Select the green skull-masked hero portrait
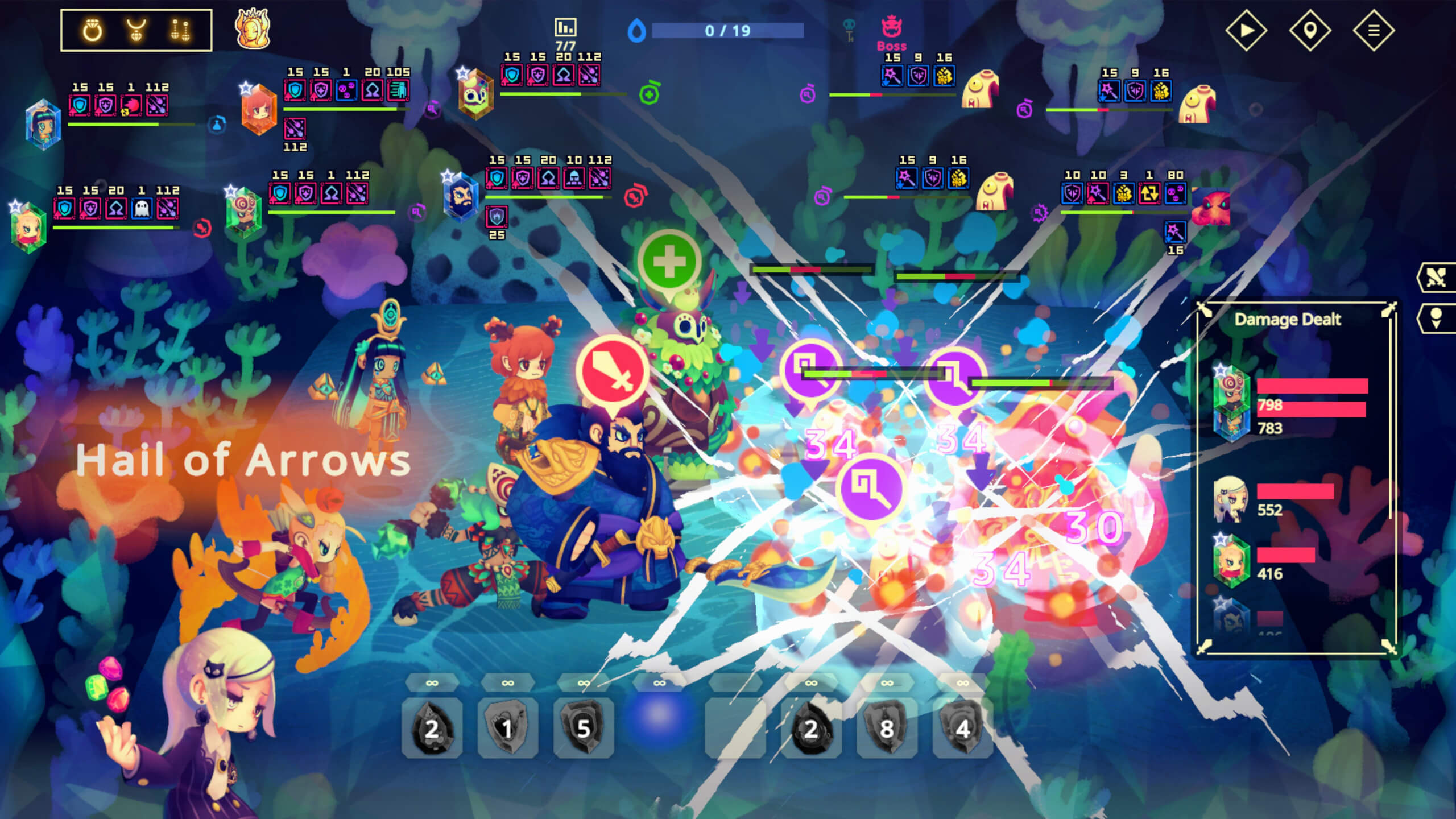 475,94
